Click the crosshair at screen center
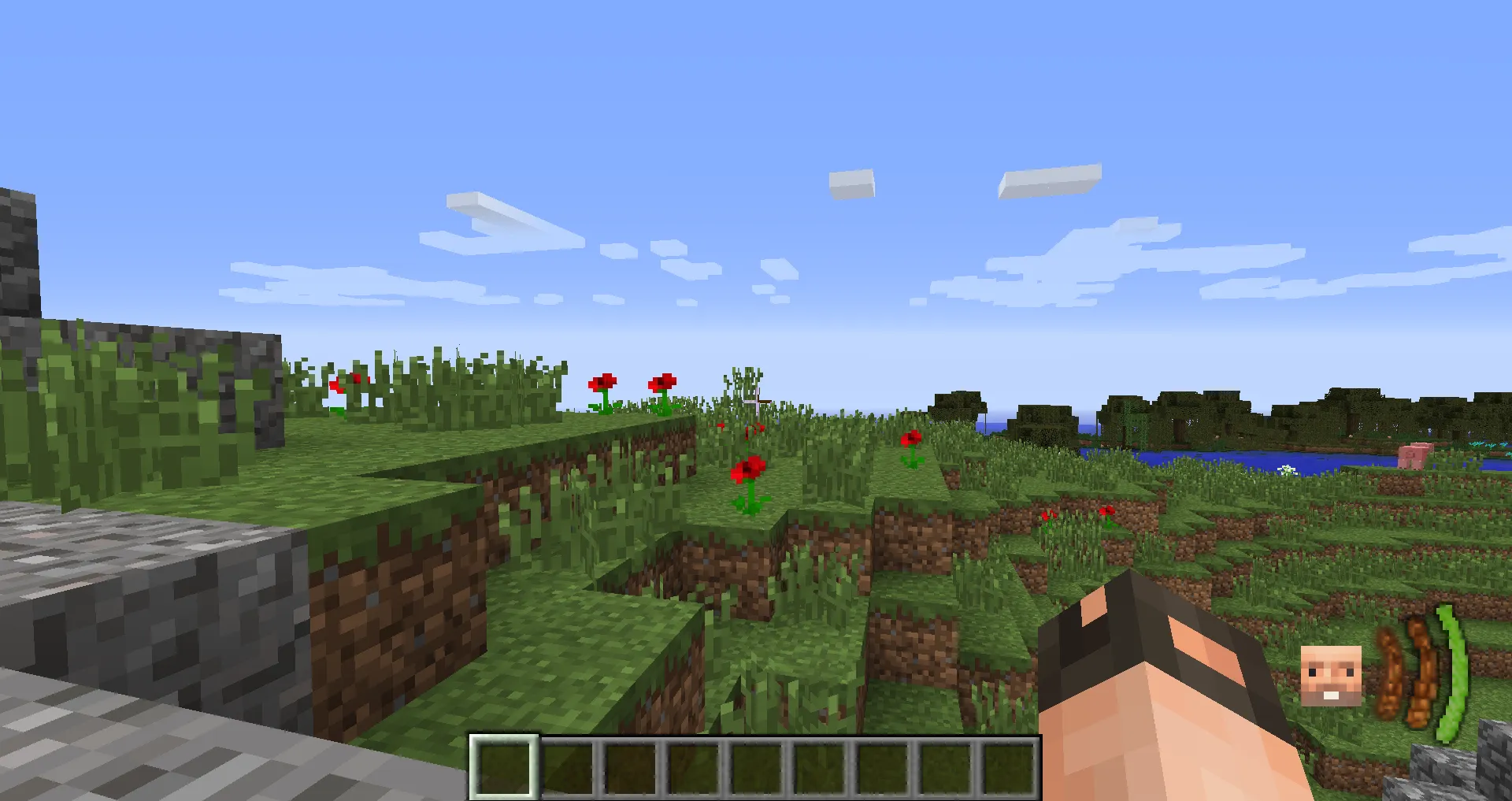 756,400
